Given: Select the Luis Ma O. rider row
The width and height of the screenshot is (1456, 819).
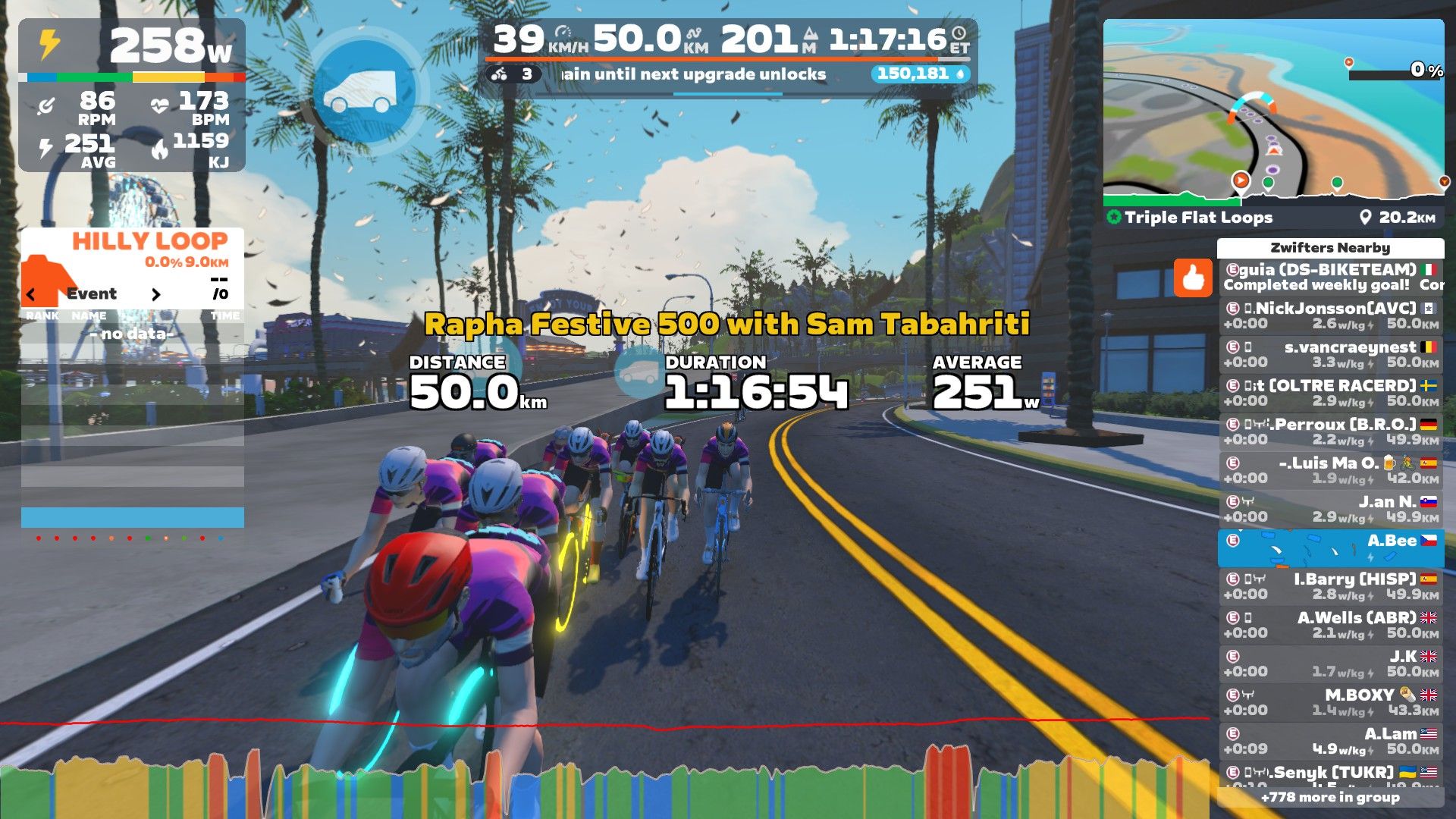Looking at the screenshot, I should coord(1331,470).
